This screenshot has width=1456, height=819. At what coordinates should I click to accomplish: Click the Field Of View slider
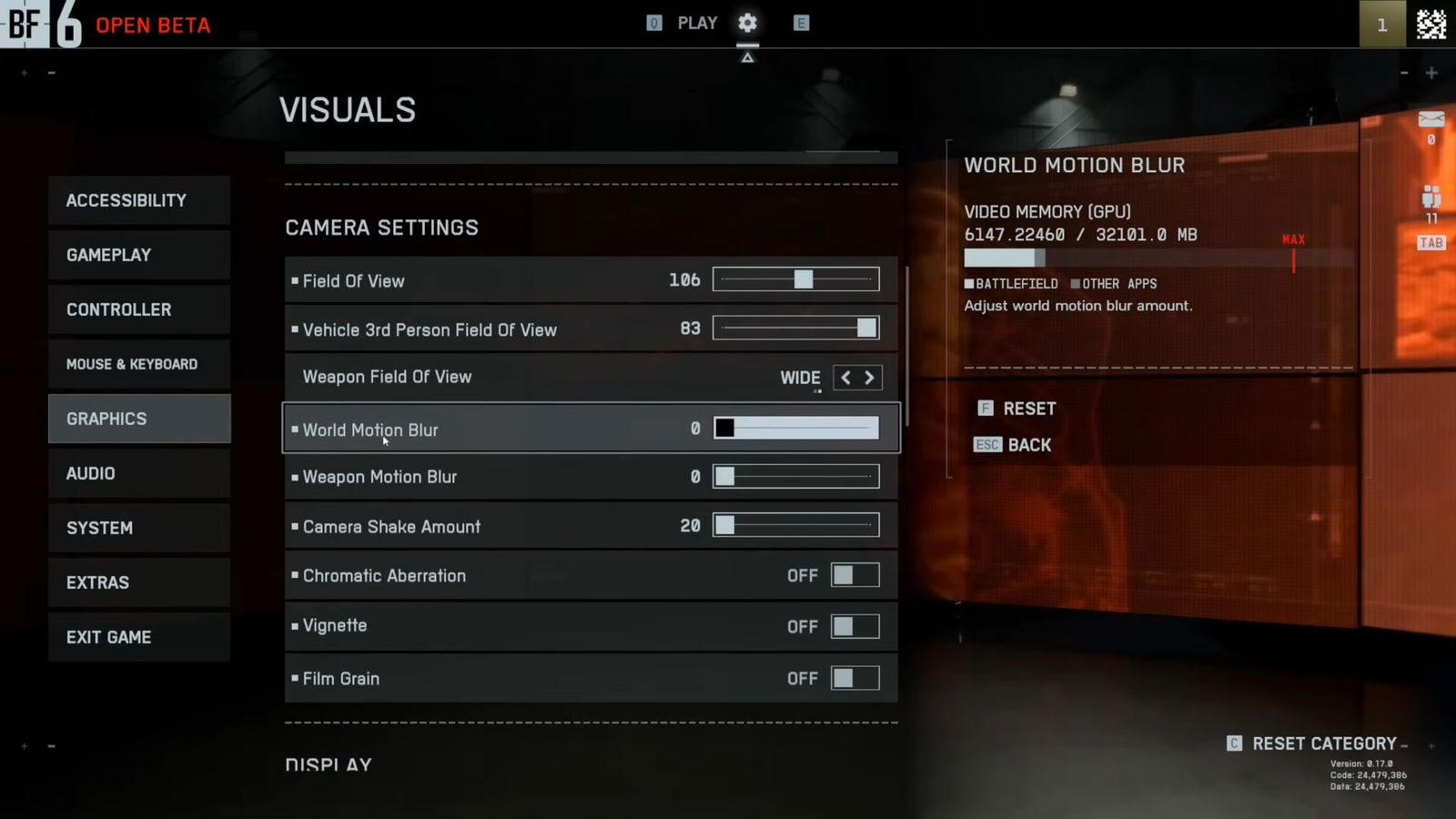pos(795,279)
